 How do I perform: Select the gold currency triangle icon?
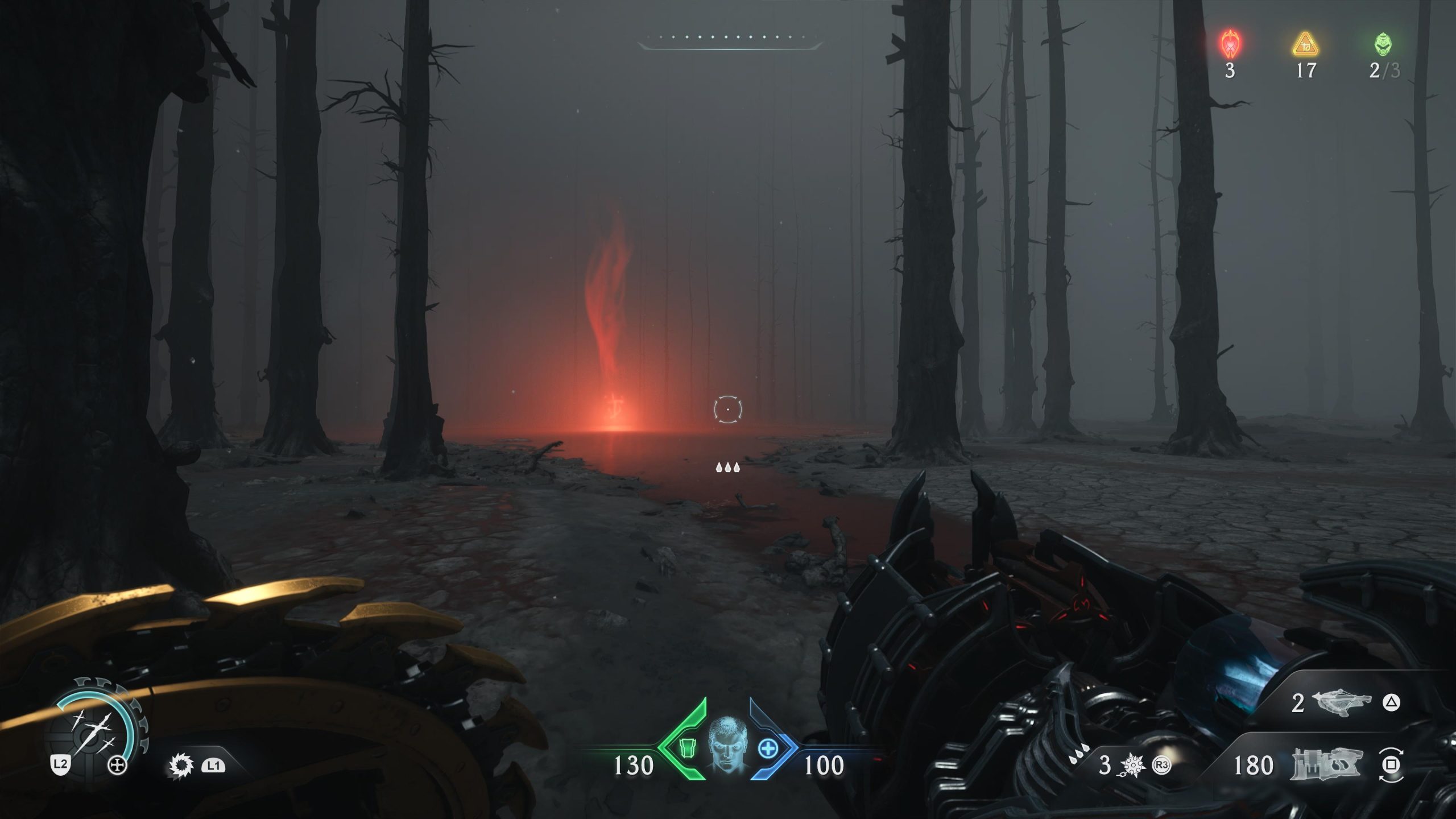click(x=1305, y=45)
